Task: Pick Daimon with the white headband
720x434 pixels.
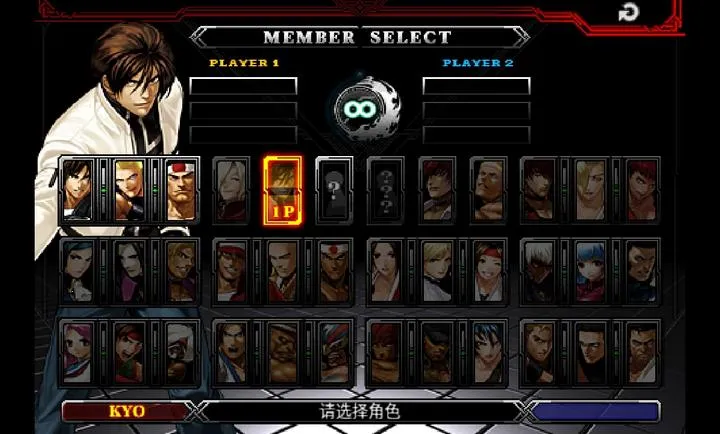Action: pyautogui.click(x=180, y=188)
